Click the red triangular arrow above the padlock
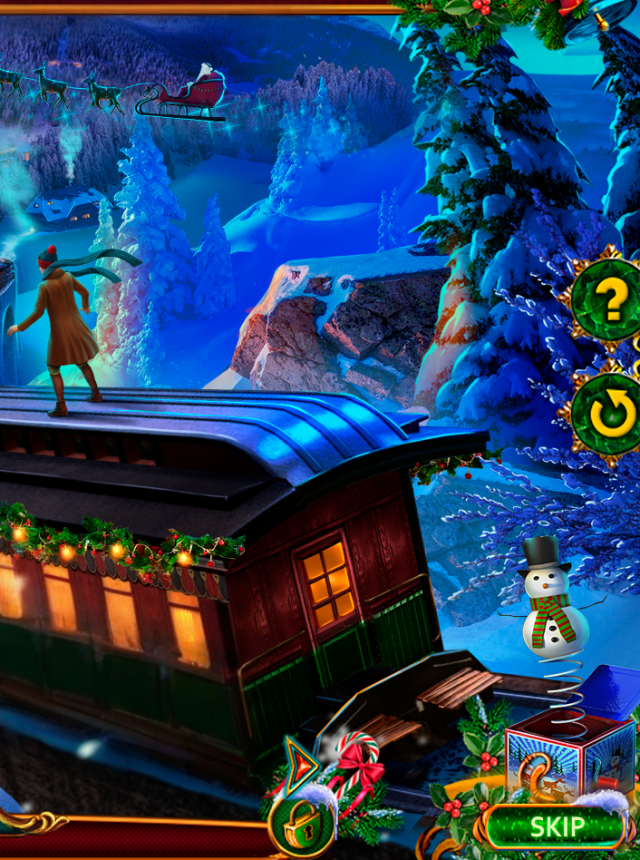Image resolution: width=640 pixels, height=860 pixels. [300, 767]
